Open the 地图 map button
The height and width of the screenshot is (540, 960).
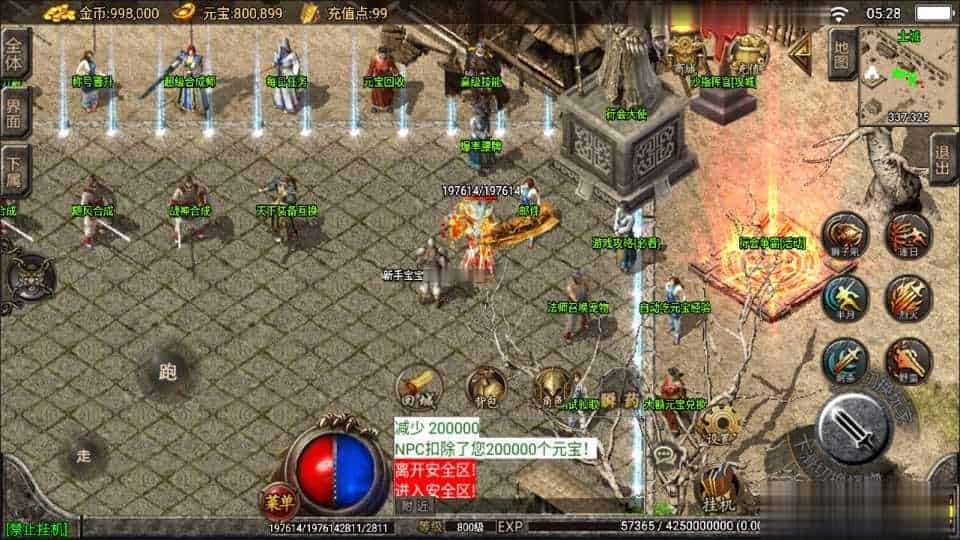pyautogui.click(x=842, y=54)
